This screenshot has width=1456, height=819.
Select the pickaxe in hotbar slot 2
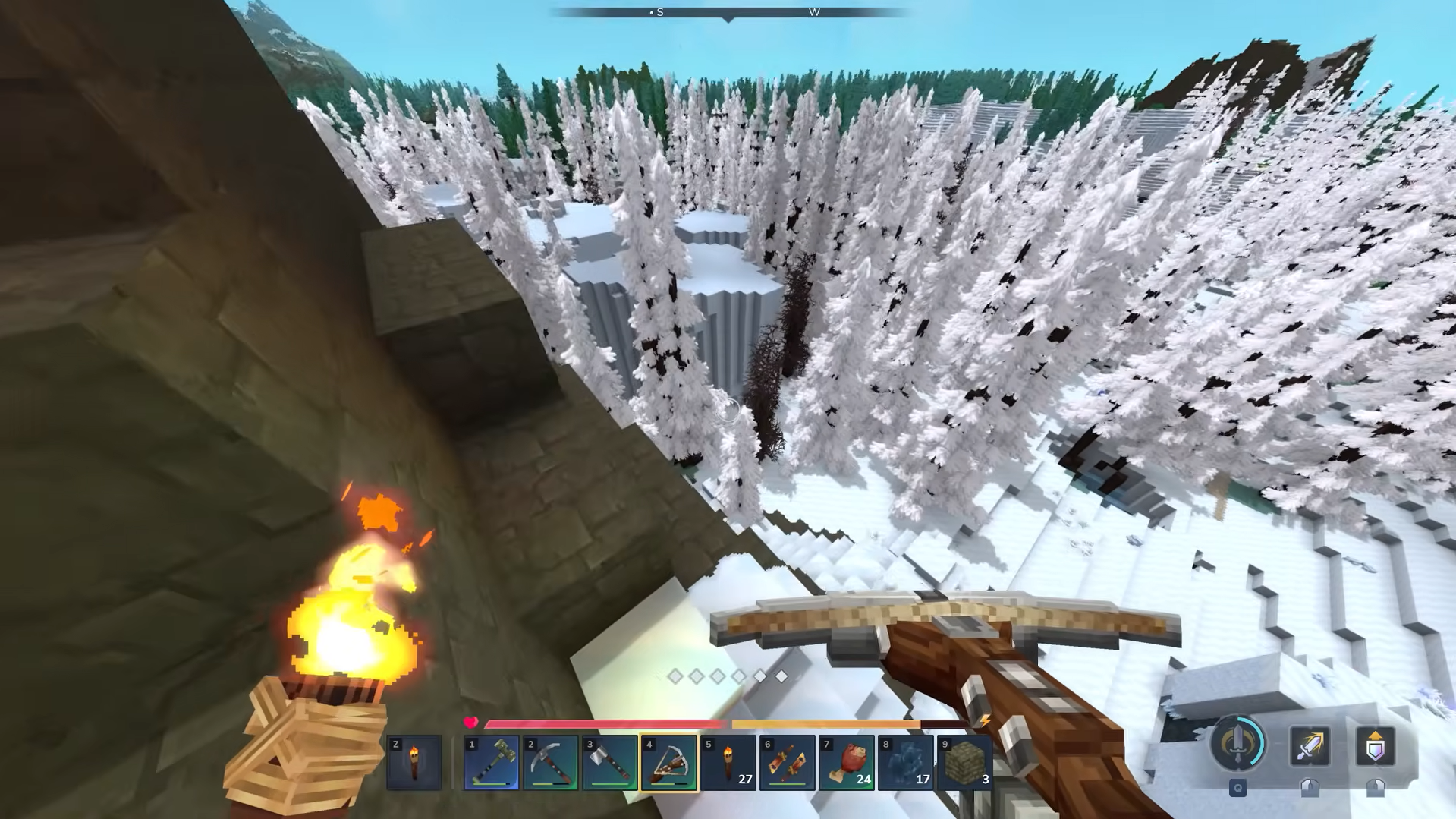[549, 761]
